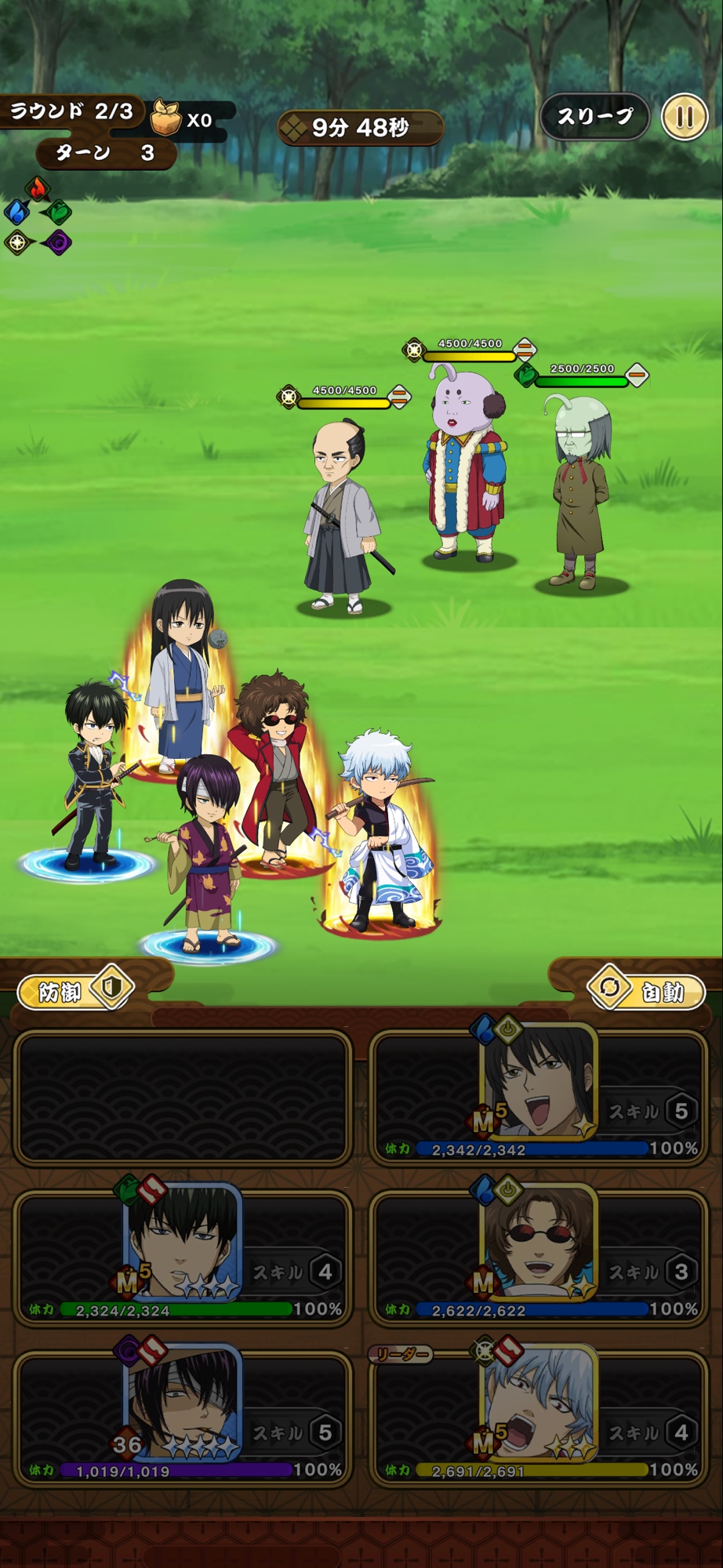Select the Sakamoto sunglasses character card
The image size is (723, 1568).
539,1257
